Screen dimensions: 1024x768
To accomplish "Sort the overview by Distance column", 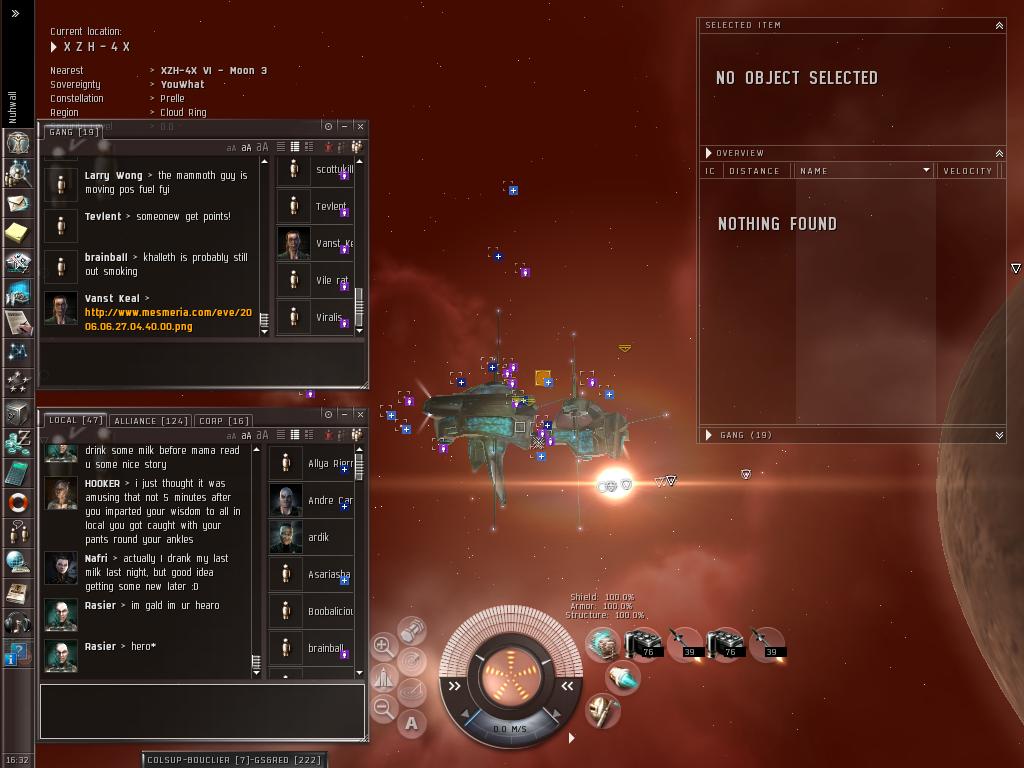I will point(754,171).
